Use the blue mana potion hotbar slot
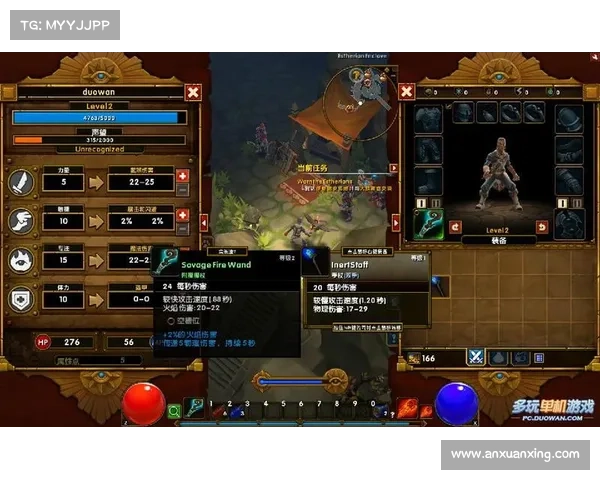 click(x=236, y=410)
